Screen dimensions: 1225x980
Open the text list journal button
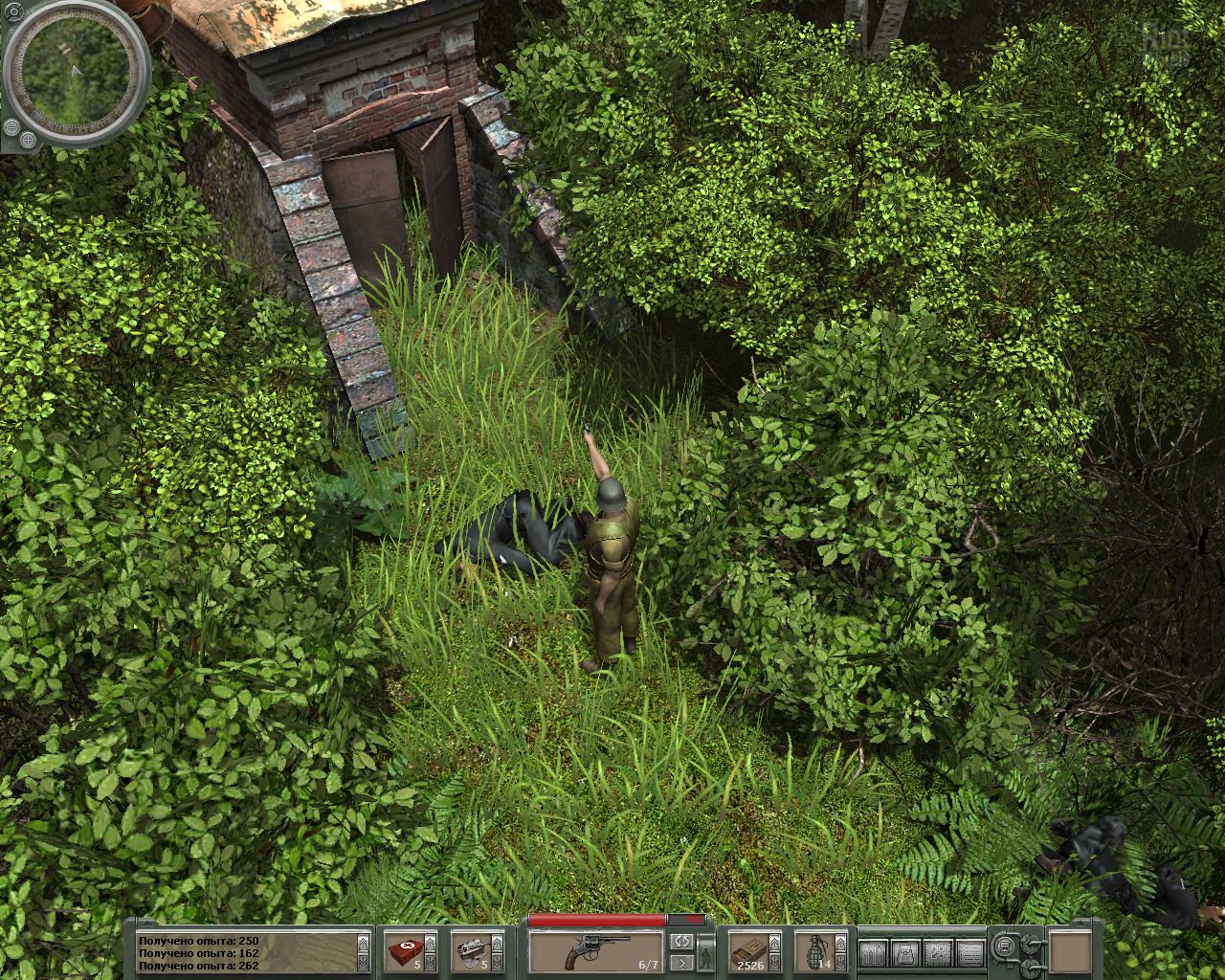click(969, 952)
